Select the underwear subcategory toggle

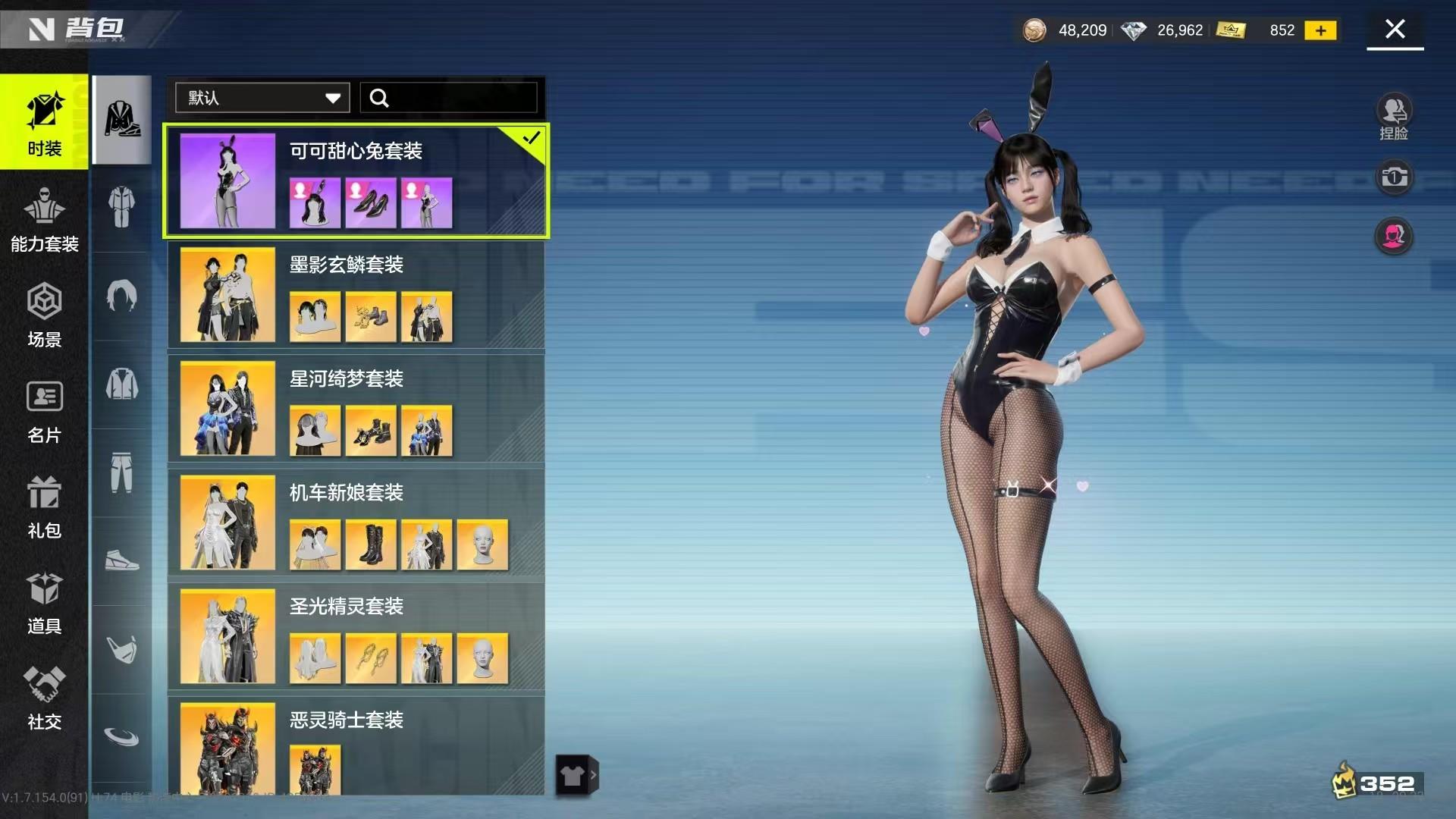click(121, 648)
